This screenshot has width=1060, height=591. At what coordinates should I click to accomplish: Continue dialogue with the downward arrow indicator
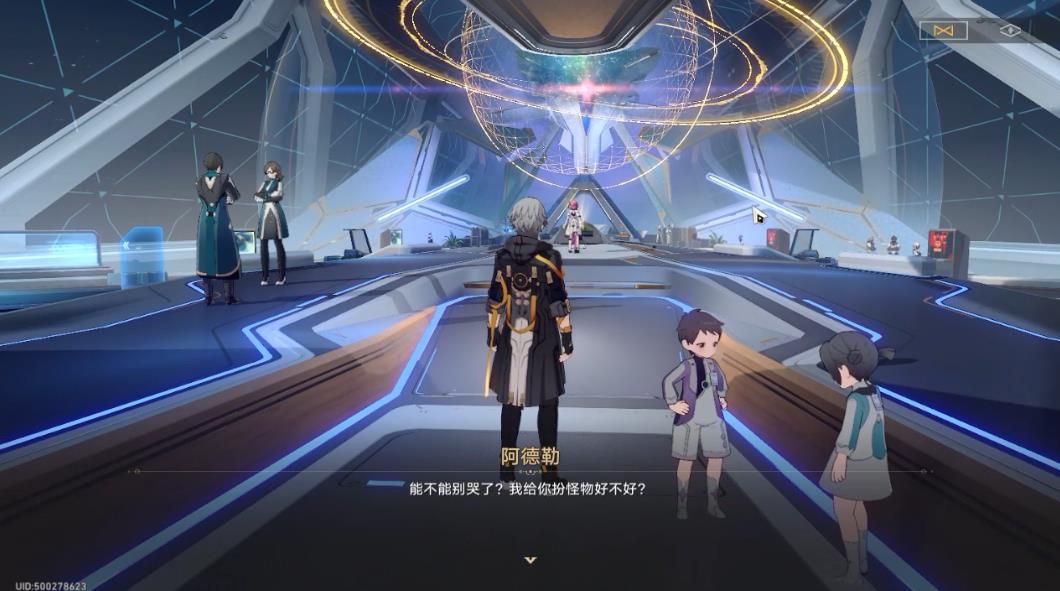530,560
